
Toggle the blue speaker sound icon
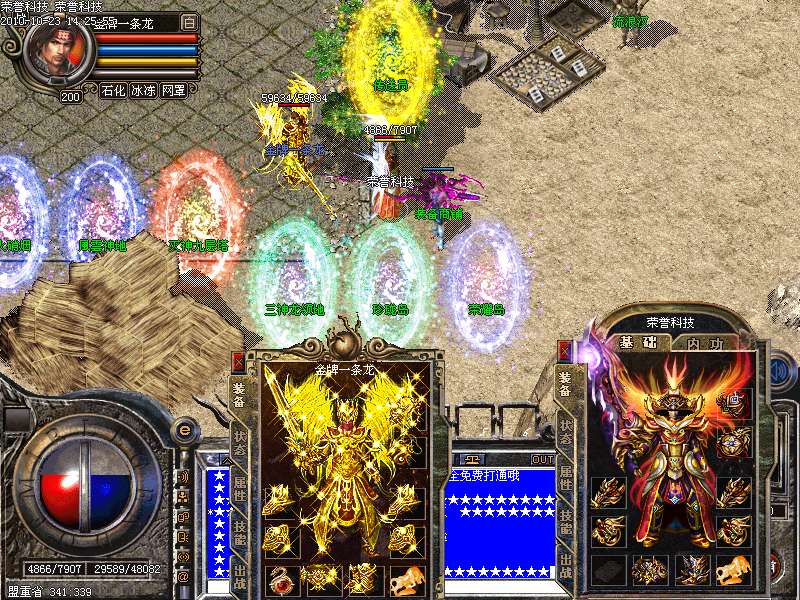click(x=777, y=371)
